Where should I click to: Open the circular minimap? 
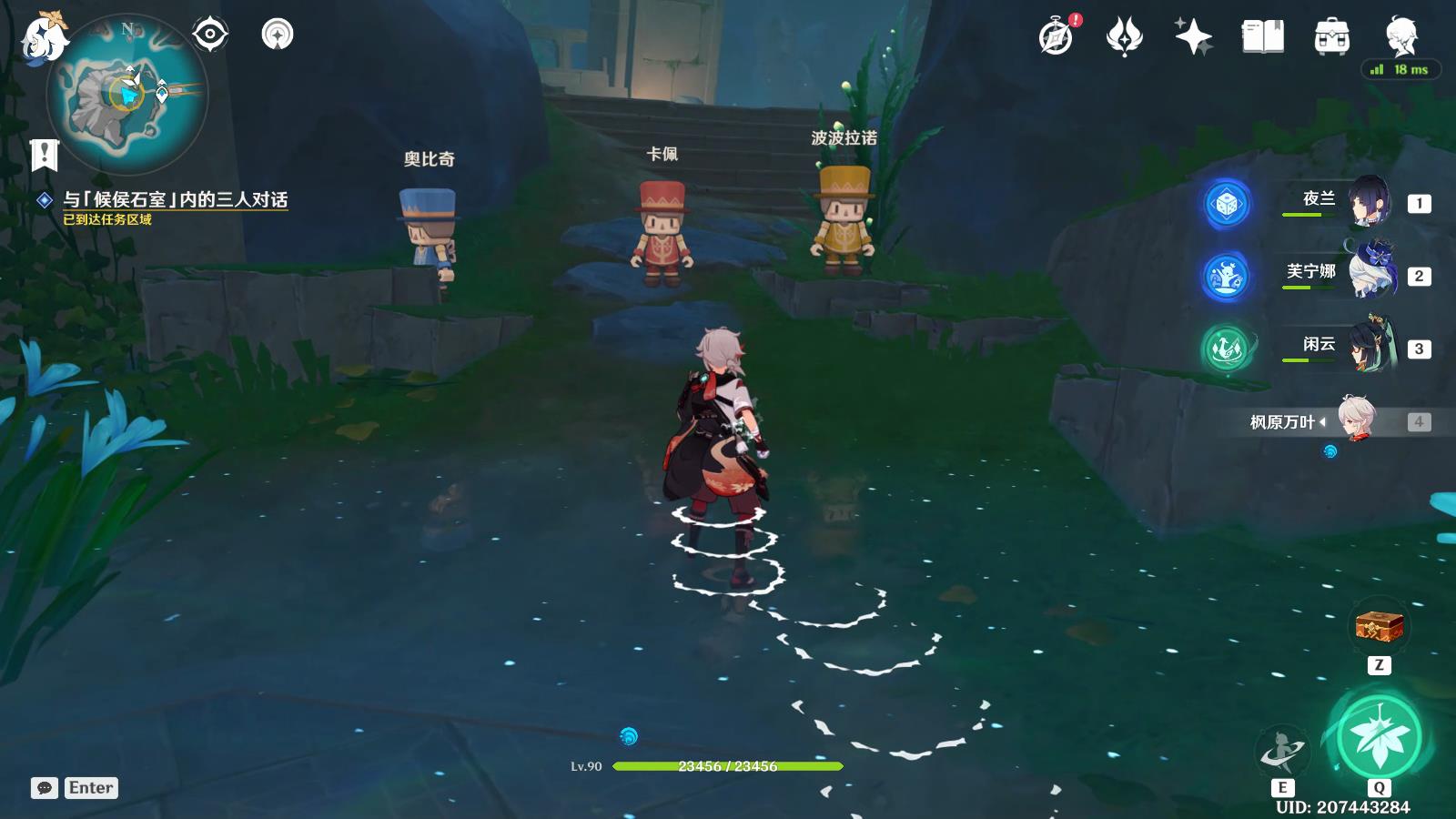pos(127,95)
